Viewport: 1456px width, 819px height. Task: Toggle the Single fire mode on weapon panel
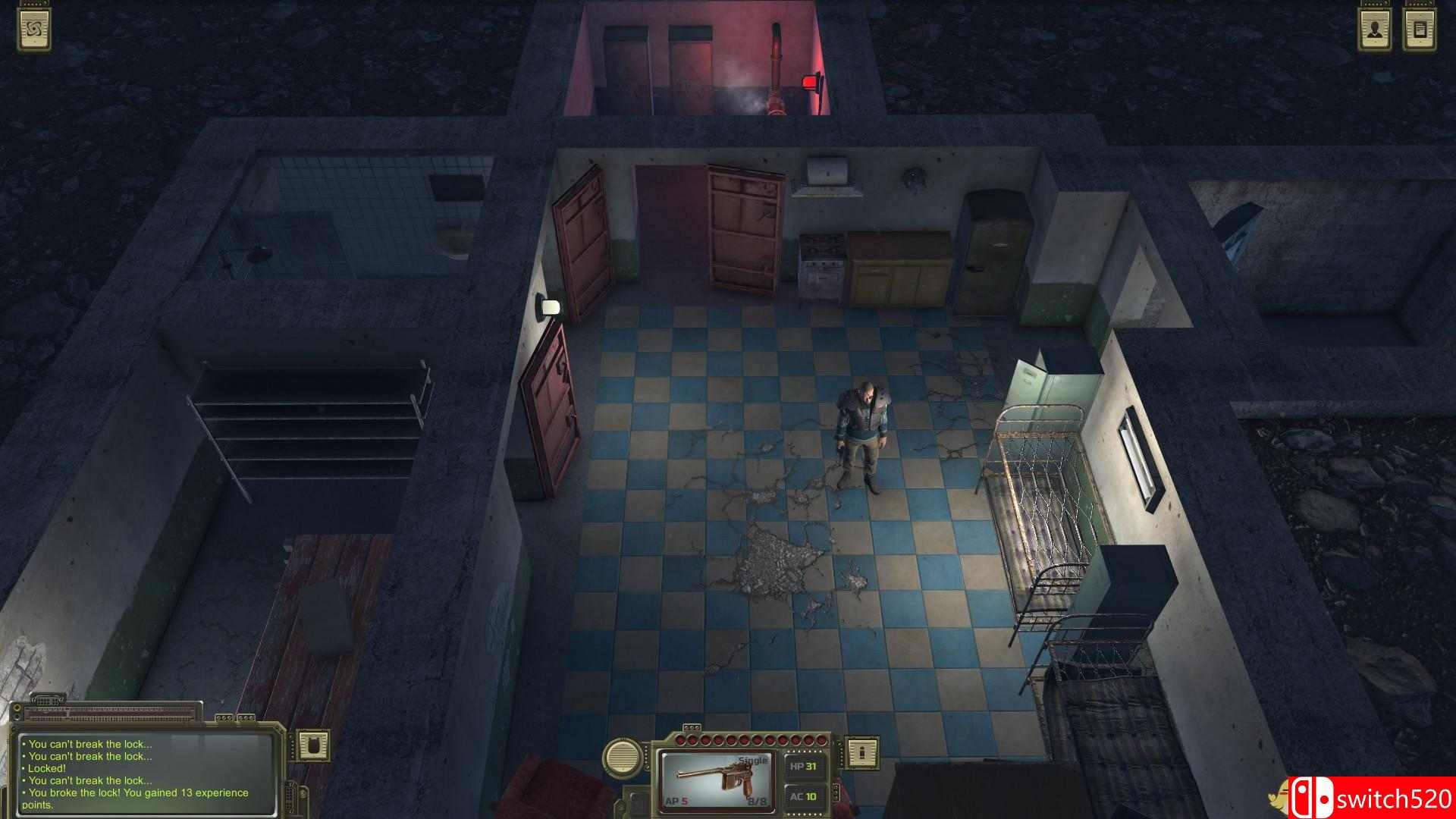pos(752,760)
